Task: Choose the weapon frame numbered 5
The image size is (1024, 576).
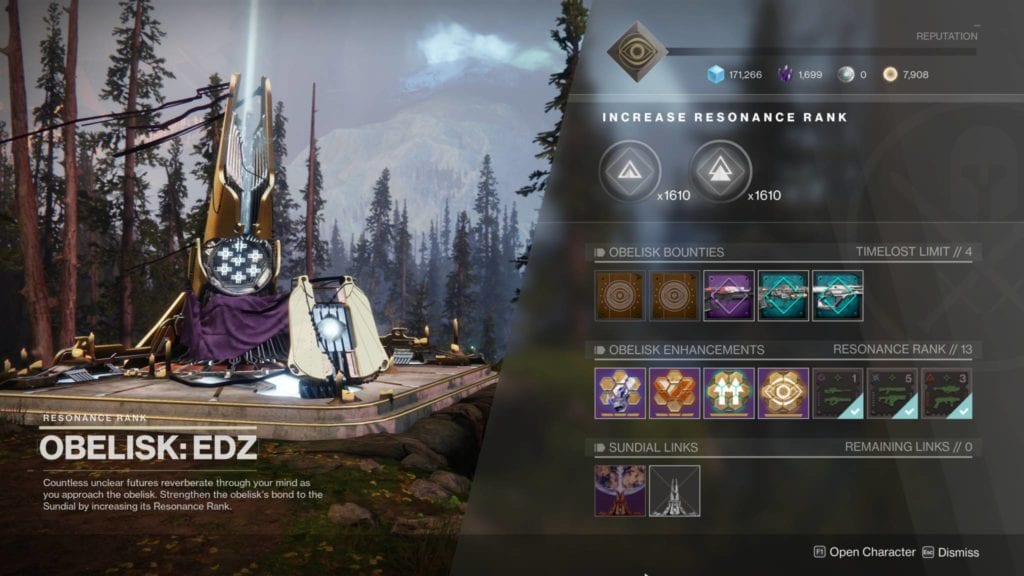Action: coord(892,393)
